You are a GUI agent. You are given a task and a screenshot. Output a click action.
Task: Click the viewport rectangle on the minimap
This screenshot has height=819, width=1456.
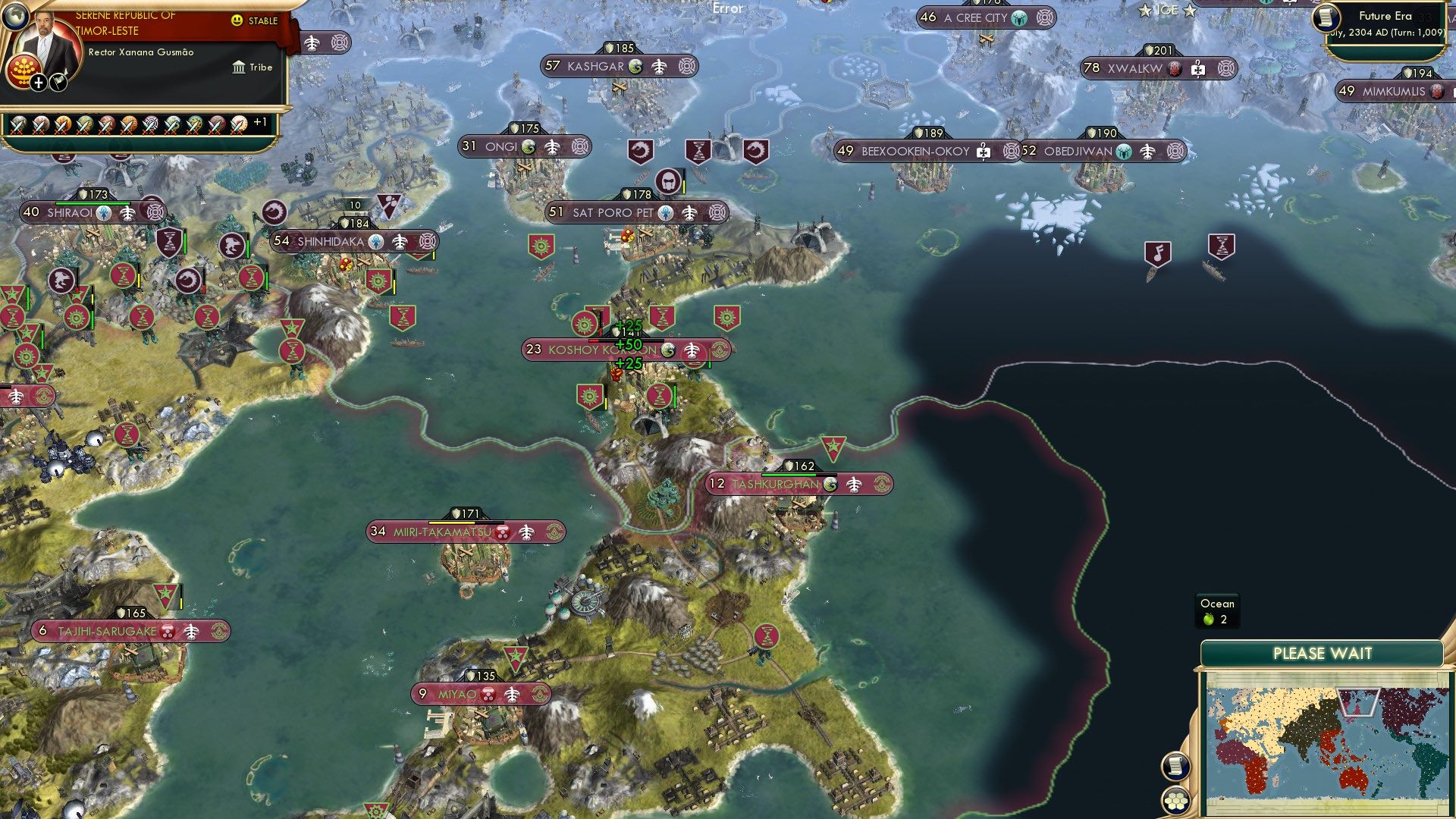(1358, 702)
